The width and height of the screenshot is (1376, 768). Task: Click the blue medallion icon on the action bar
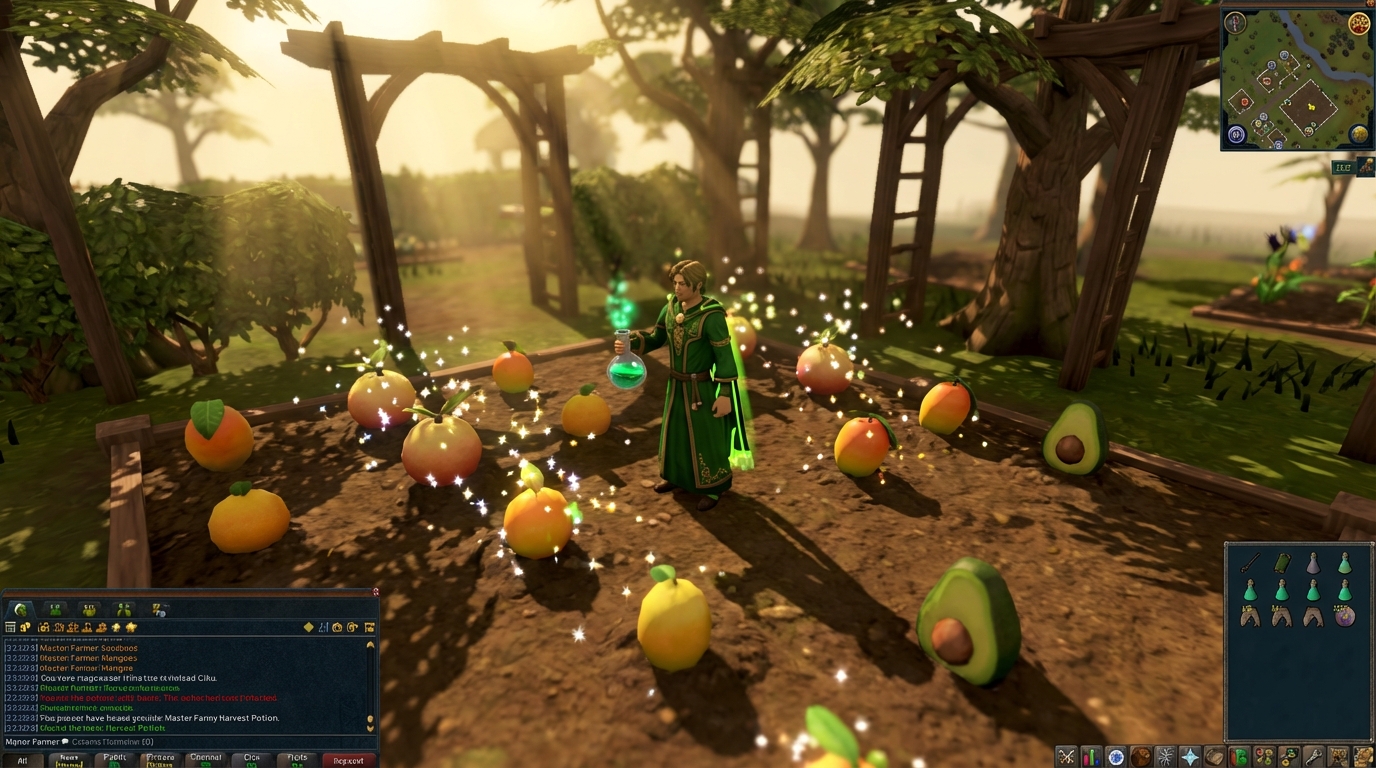[x=1117, y=756]
